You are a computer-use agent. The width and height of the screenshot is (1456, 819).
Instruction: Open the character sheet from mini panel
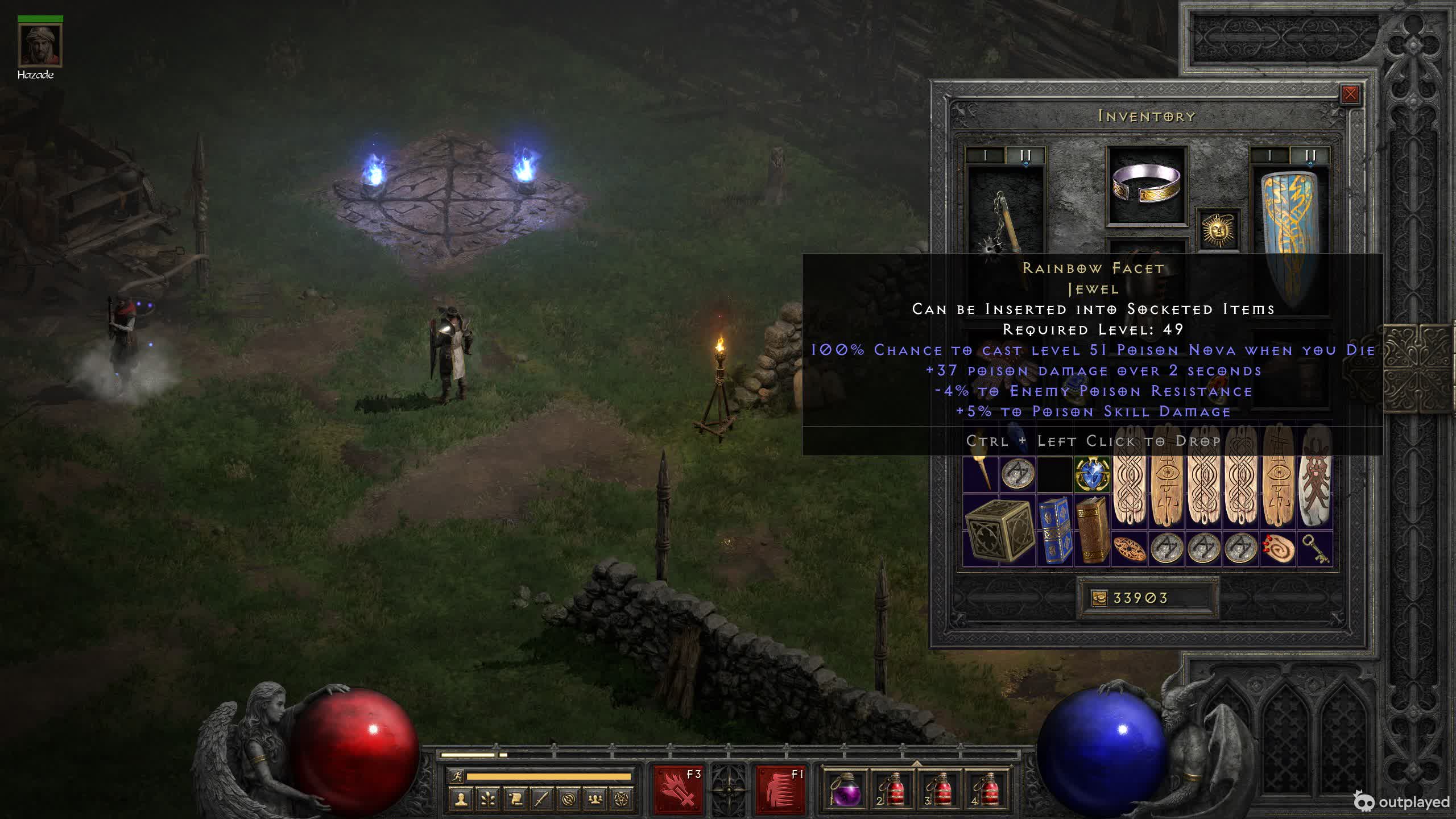coord(461,800)
